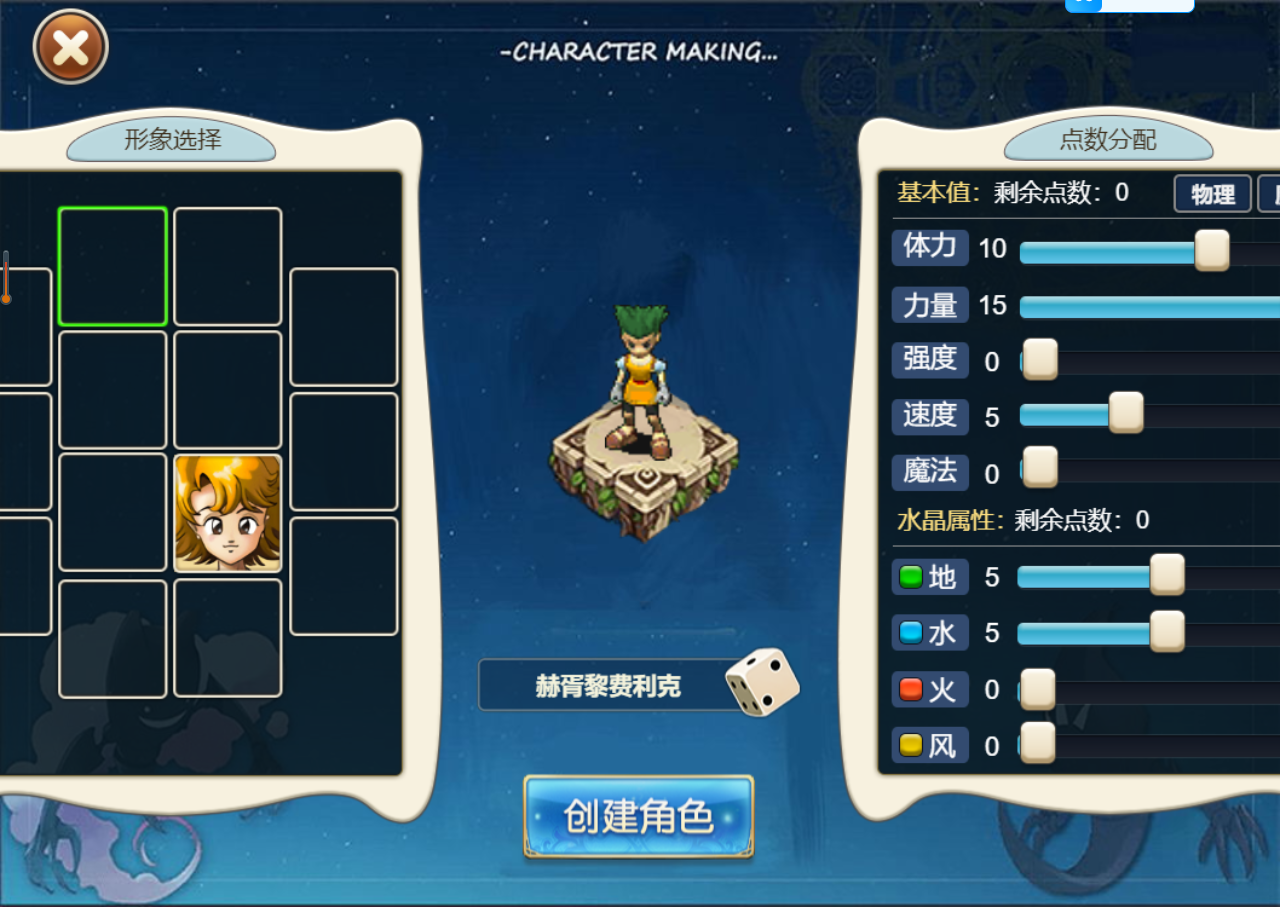Viewport: 1280px width, 907px height.
Task: Select the blonde-haired character portrait
Action: coord(228,513)
